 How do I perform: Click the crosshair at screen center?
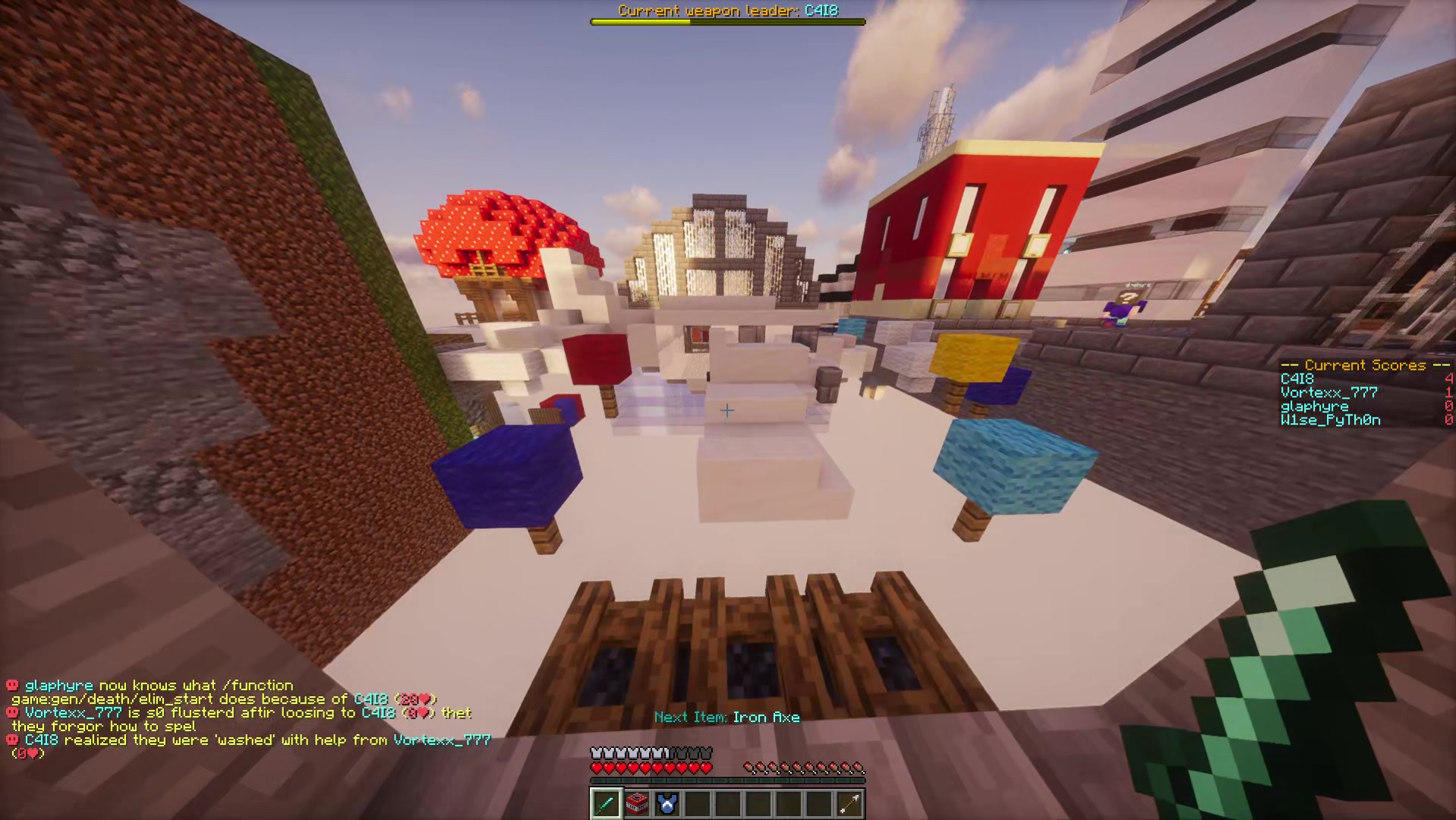coord(727,410)
